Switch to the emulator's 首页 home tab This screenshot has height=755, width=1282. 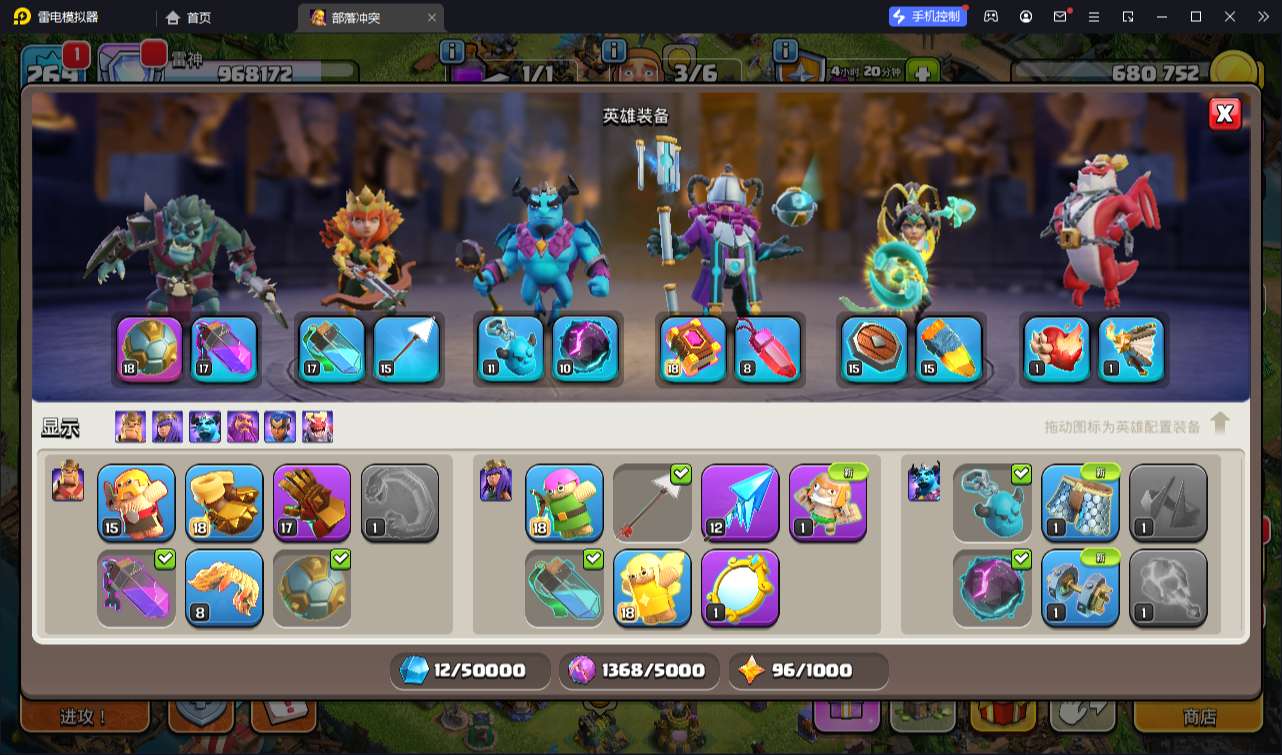pyautogui.click(x=189, y=17)
